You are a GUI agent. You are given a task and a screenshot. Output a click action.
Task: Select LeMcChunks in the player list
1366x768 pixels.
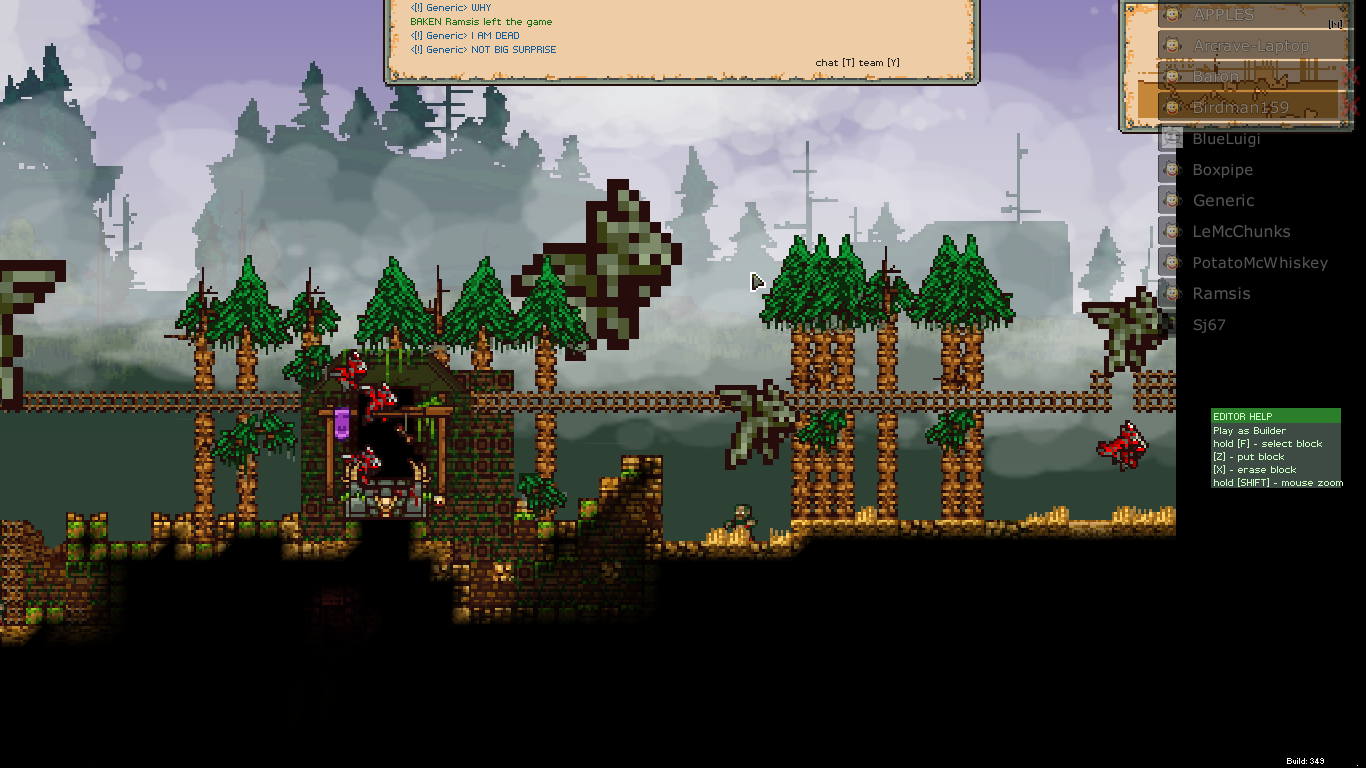pyautogui.click(x=1241, y=232)
